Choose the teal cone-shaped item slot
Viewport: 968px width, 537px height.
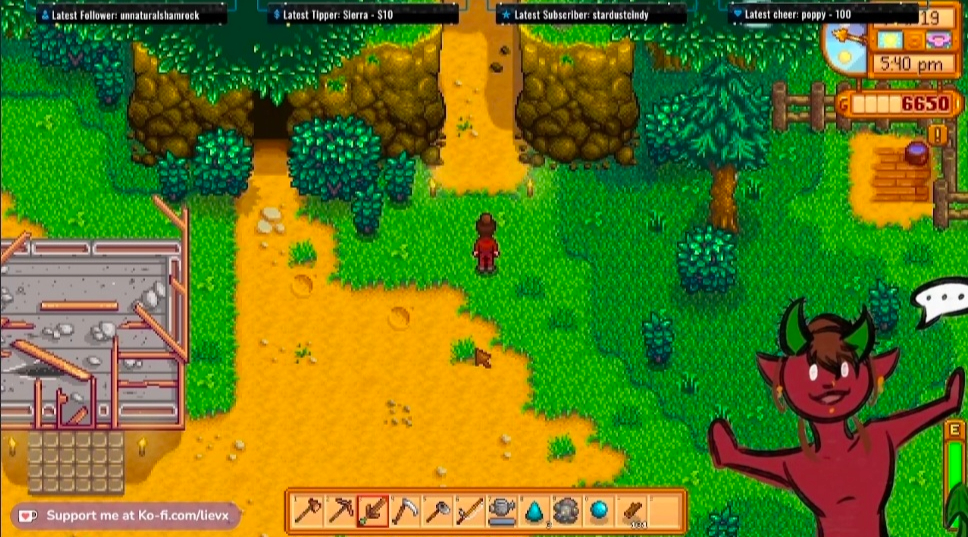pyautogui.click(x=534, y=512)
